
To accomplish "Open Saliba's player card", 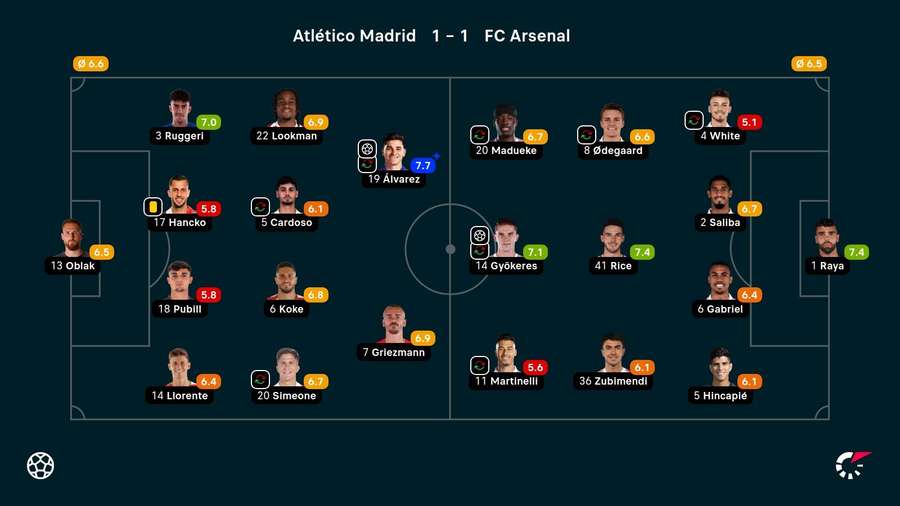I will [720, 197].
